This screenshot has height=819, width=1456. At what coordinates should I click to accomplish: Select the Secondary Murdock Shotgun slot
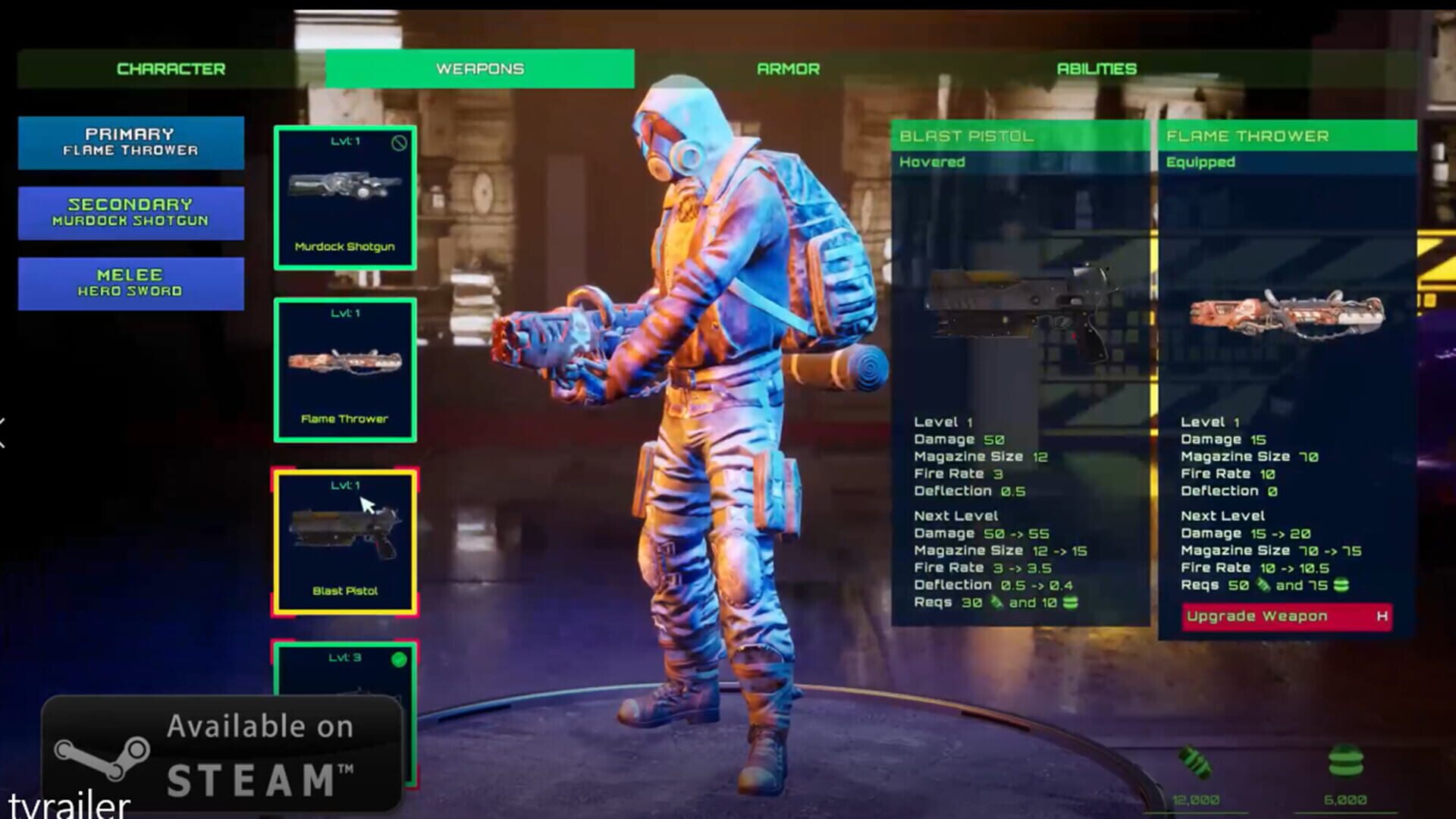130,212
